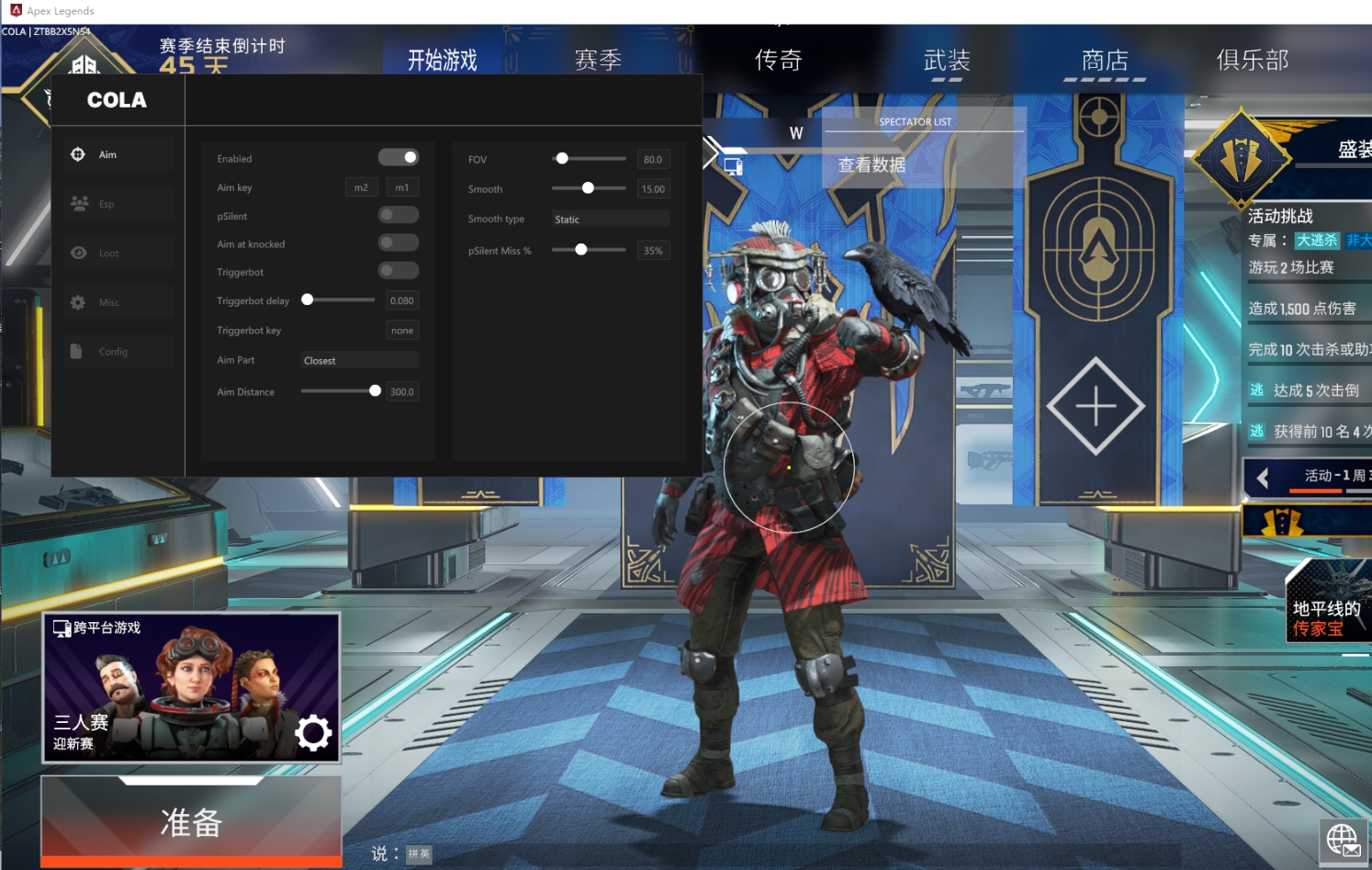Show the previous week with the left arrow
1372x870 pixels.
point(1263,478)
